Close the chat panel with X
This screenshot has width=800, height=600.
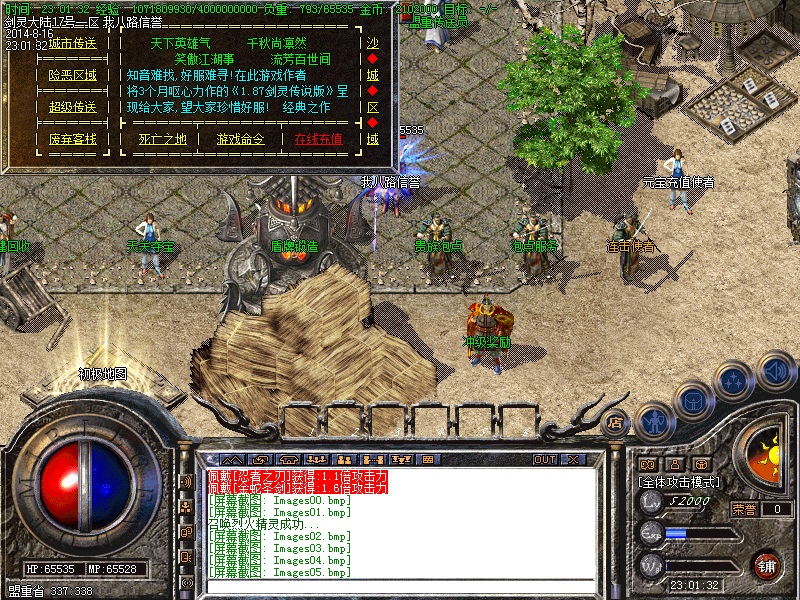(573, 459)
